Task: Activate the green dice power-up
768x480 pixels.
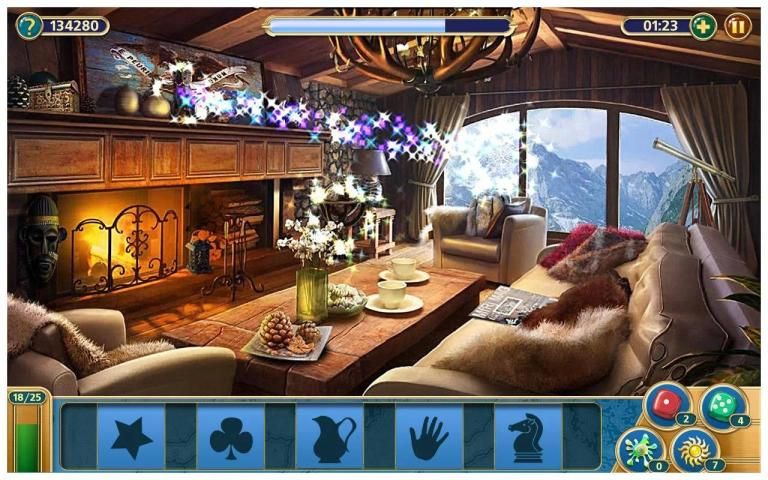Action: pos(721,404)
